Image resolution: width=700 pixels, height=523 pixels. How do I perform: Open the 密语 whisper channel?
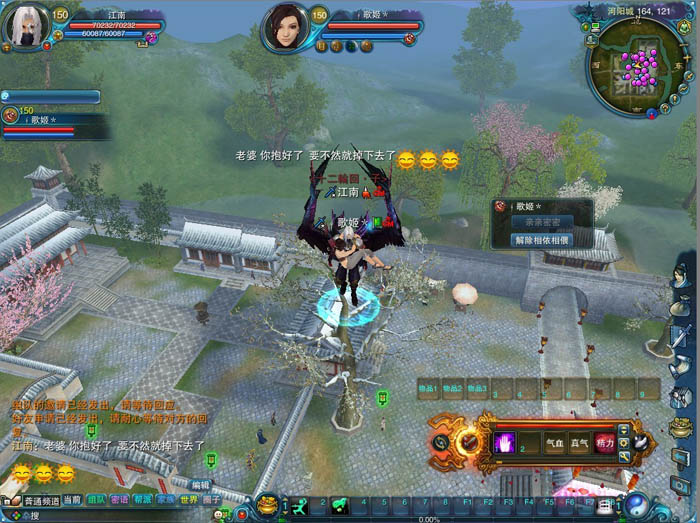120,499
